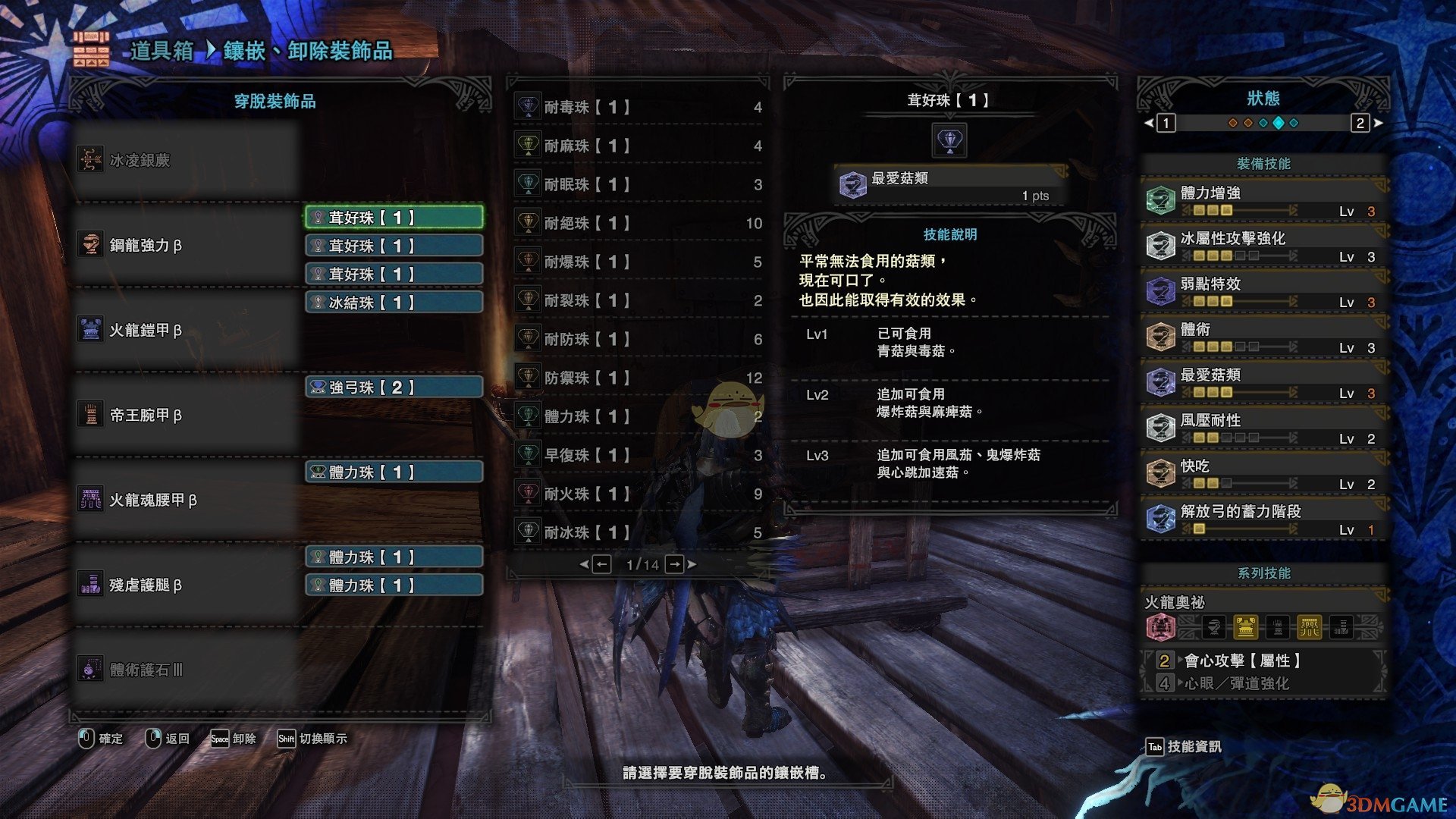Go to the next jewel list page
Screen dimensions: 1456x819
point(676,564)
